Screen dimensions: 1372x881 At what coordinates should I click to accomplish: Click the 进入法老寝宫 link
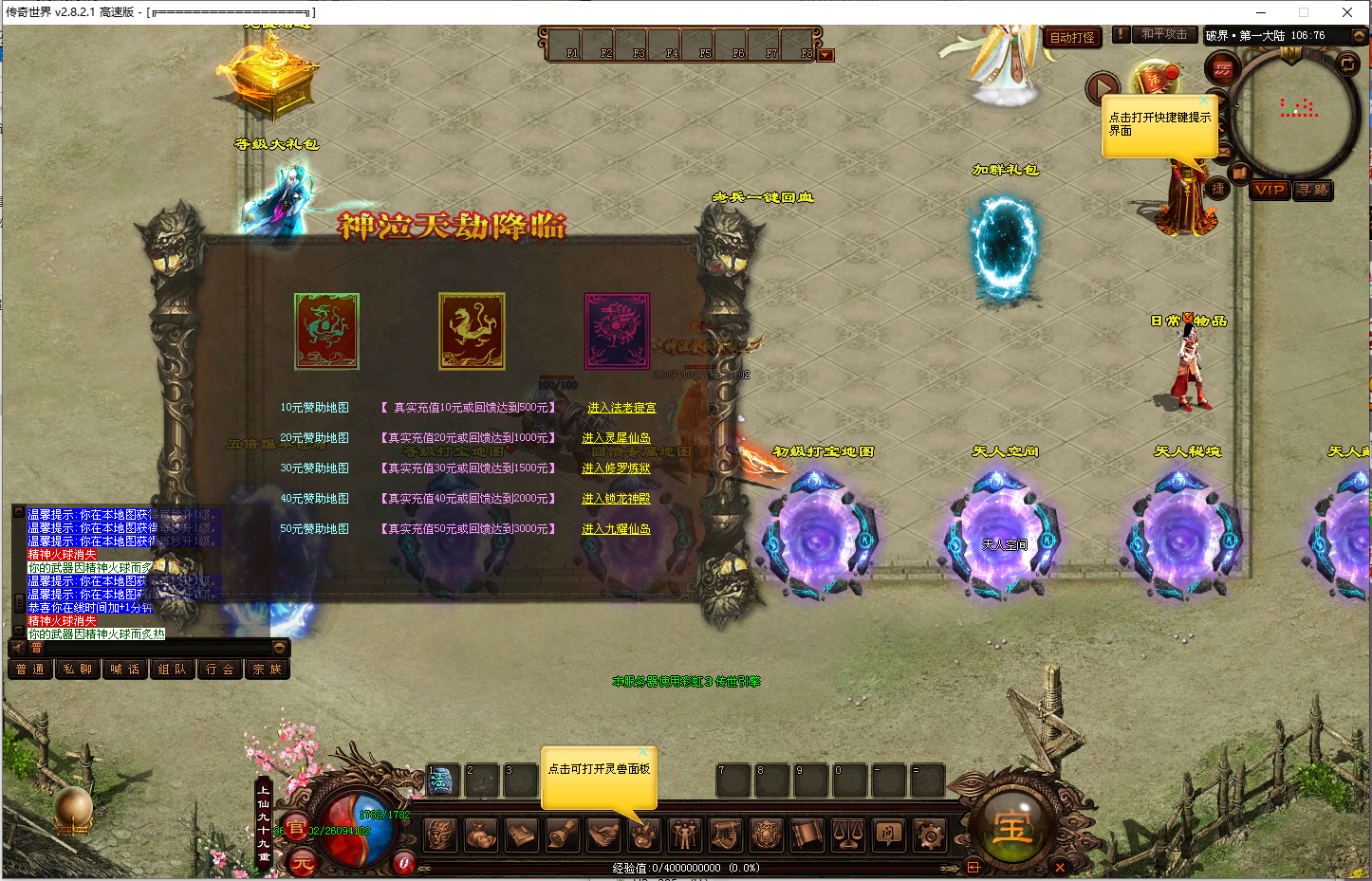click(x=621, y=408)
